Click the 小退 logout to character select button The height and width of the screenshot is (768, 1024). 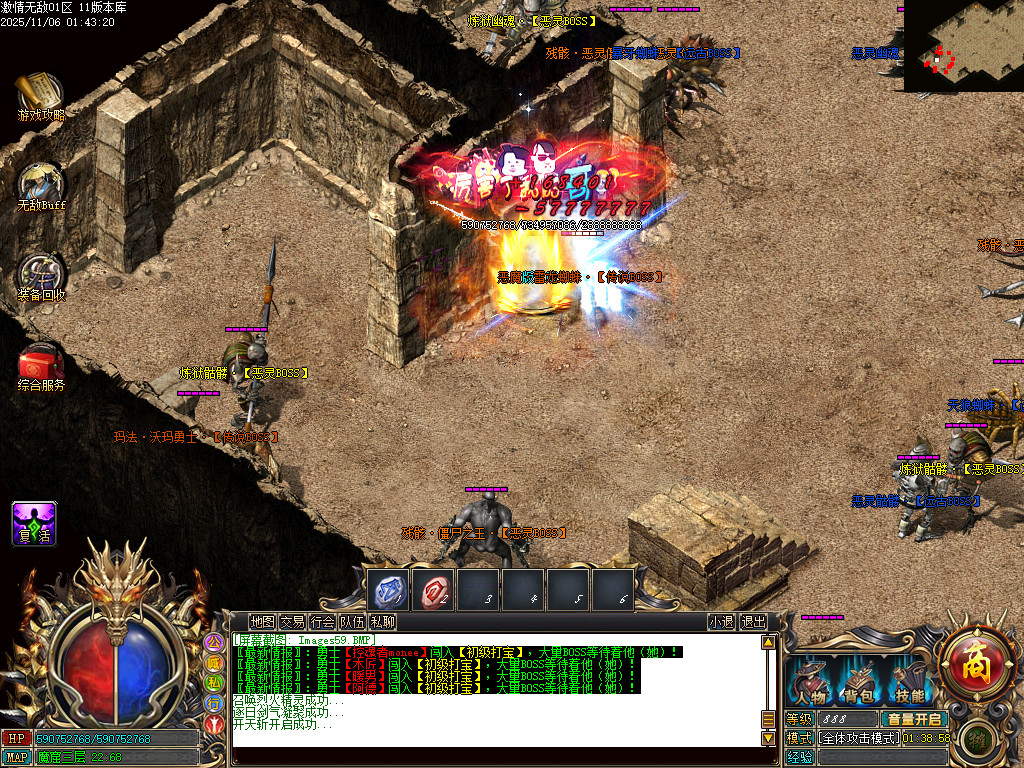point(721,621)
